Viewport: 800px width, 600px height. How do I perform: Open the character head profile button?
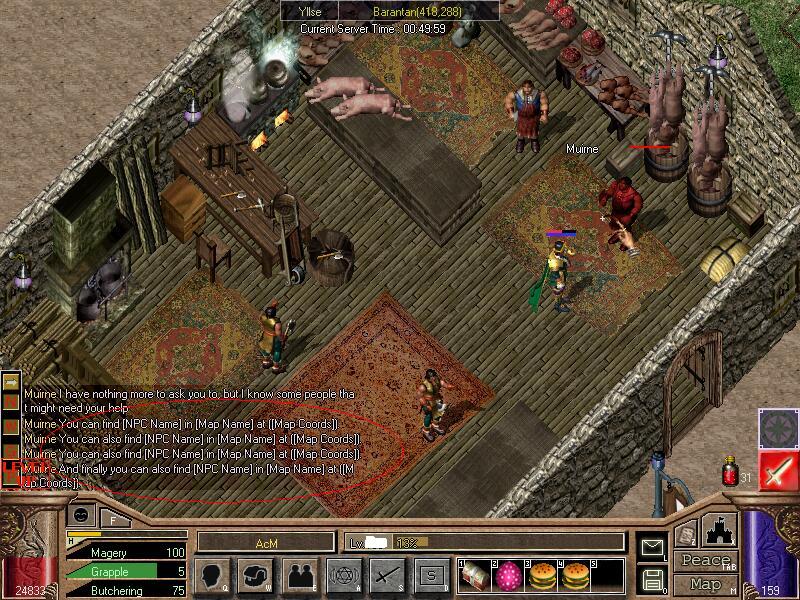click(x=215, y=574)
